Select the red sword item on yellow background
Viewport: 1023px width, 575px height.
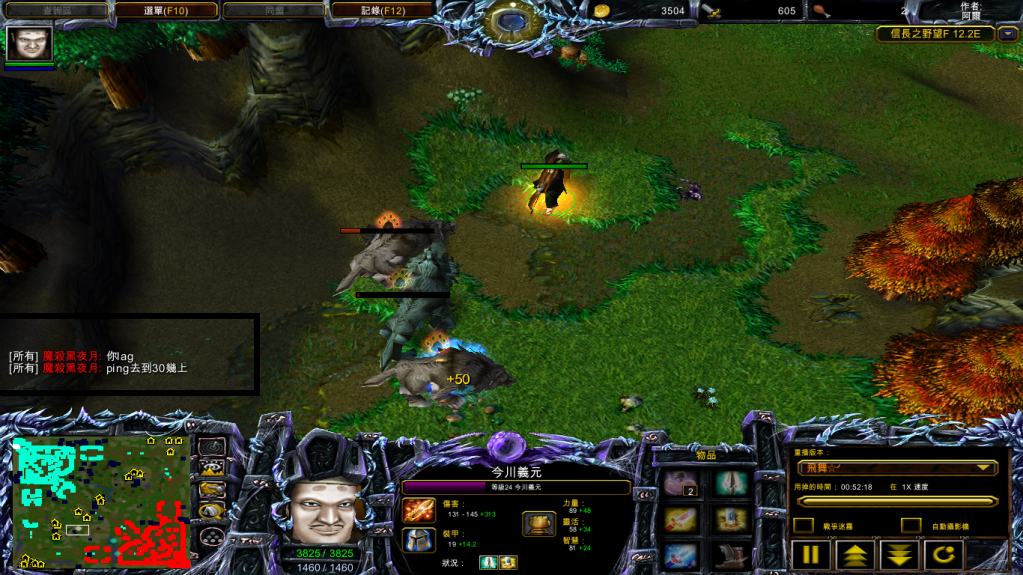pos(681,520)
